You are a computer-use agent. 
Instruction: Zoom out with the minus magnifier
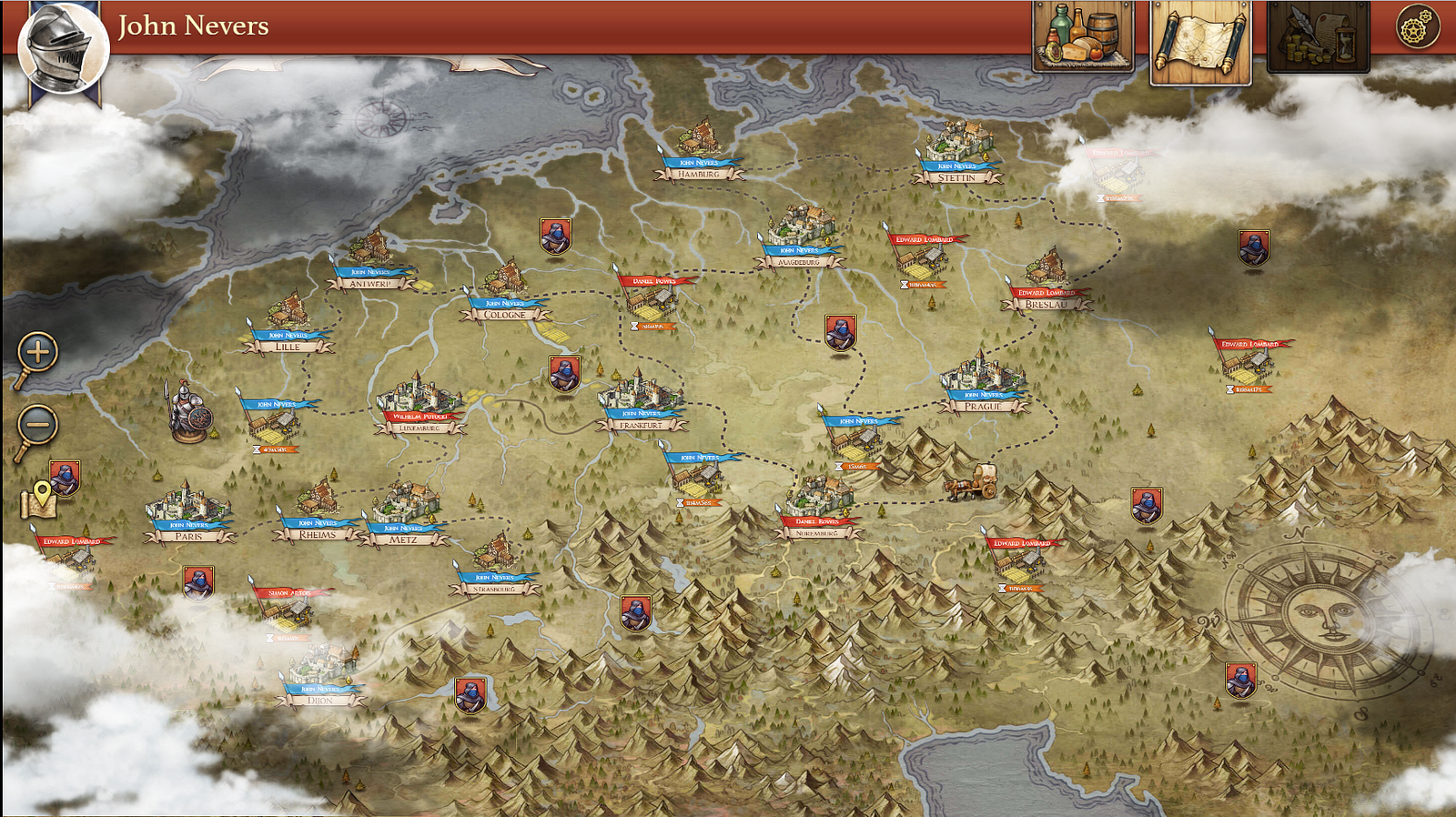37,426
